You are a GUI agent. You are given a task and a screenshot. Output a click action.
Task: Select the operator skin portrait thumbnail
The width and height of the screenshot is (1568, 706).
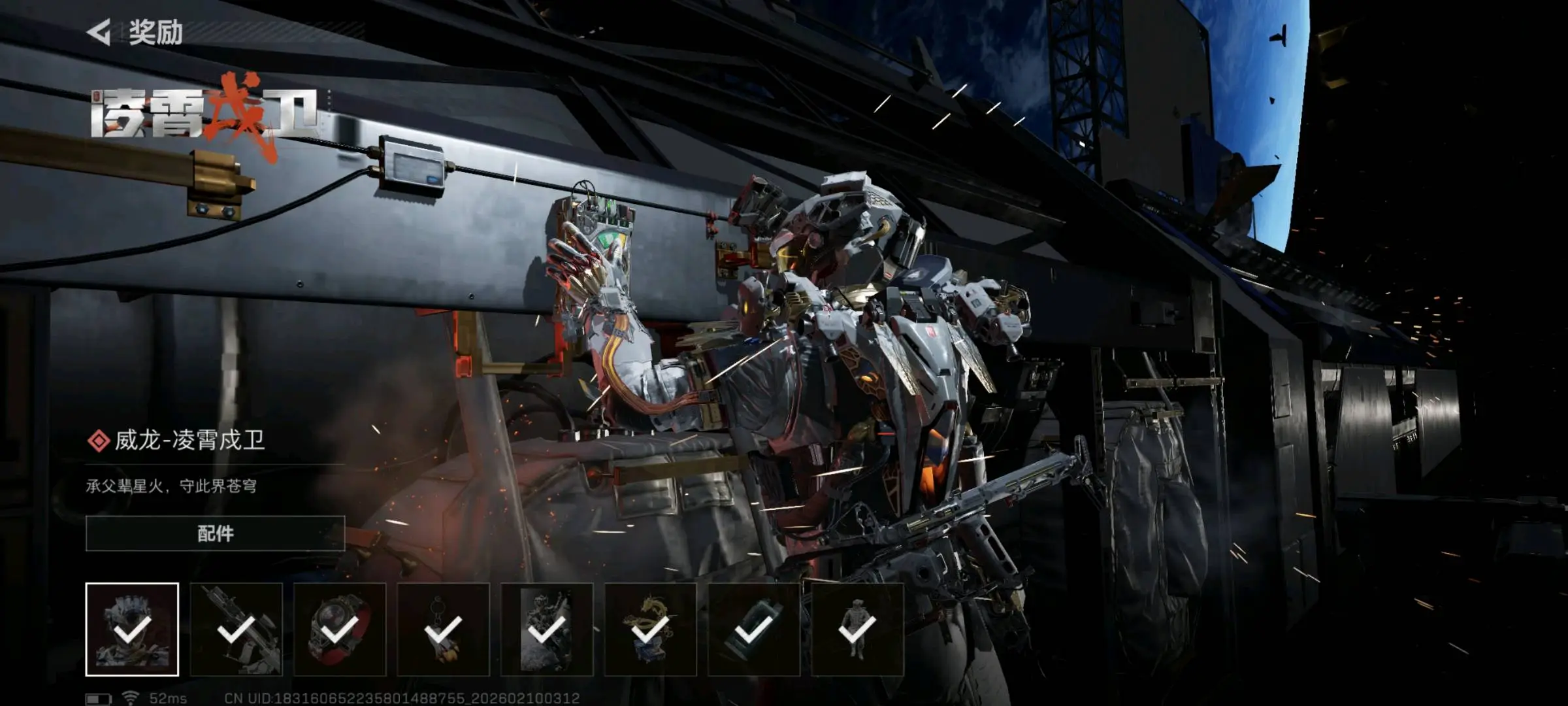pos(132,629)
